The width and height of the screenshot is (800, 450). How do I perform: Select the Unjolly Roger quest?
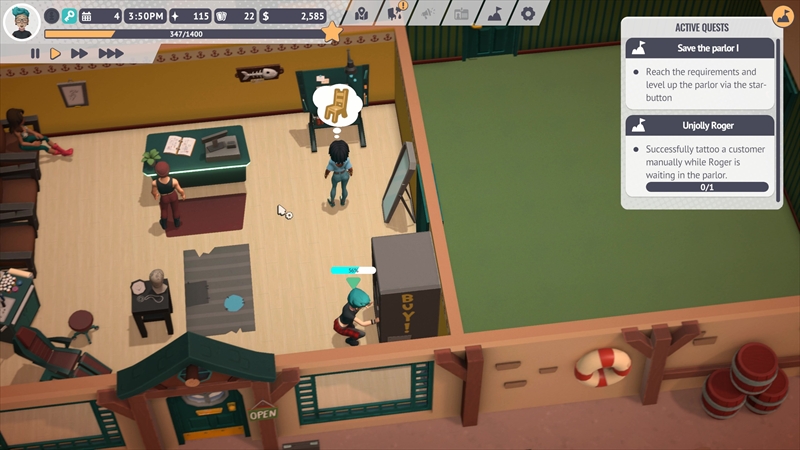(700, 125)
